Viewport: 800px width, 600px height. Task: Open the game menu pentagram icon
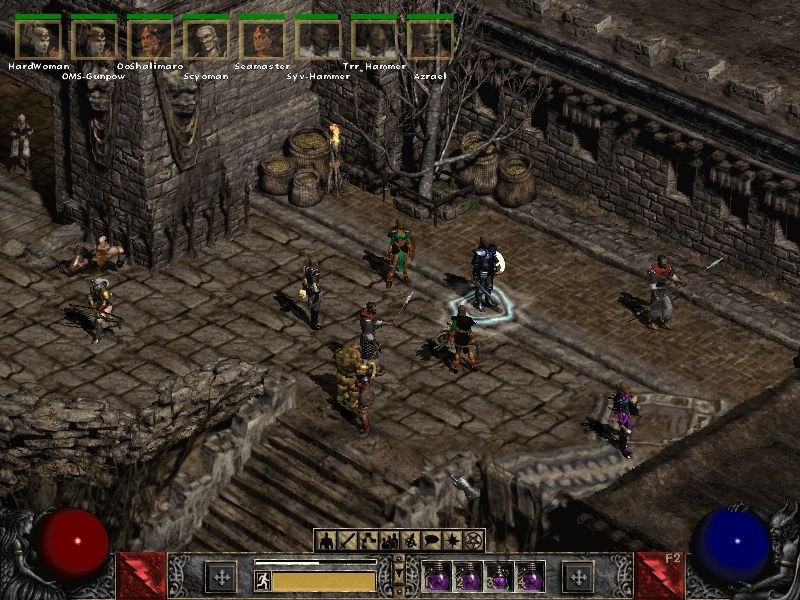(473, 541)
